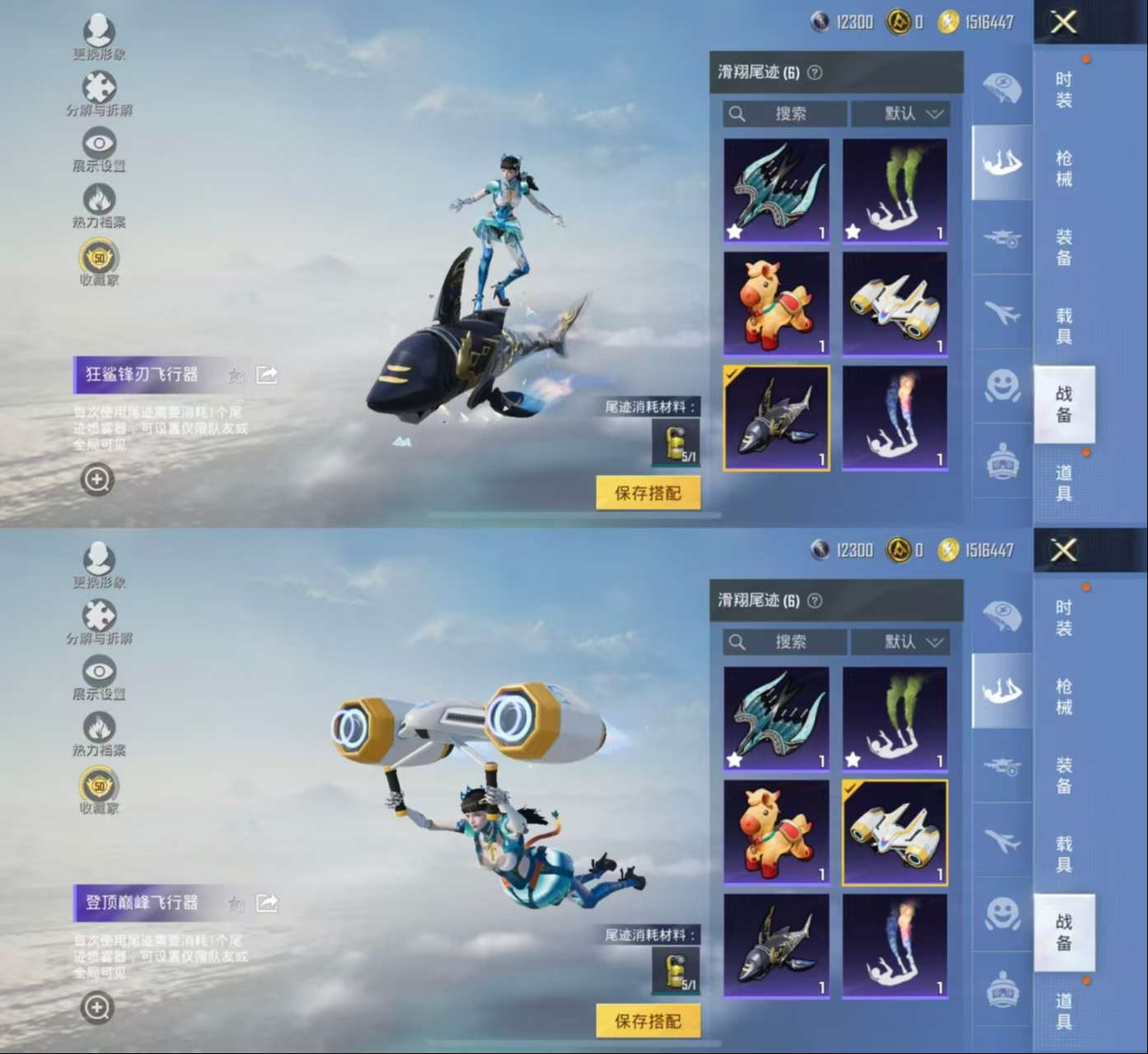Select the gold-framed white jet slot

tap(895, 832)
